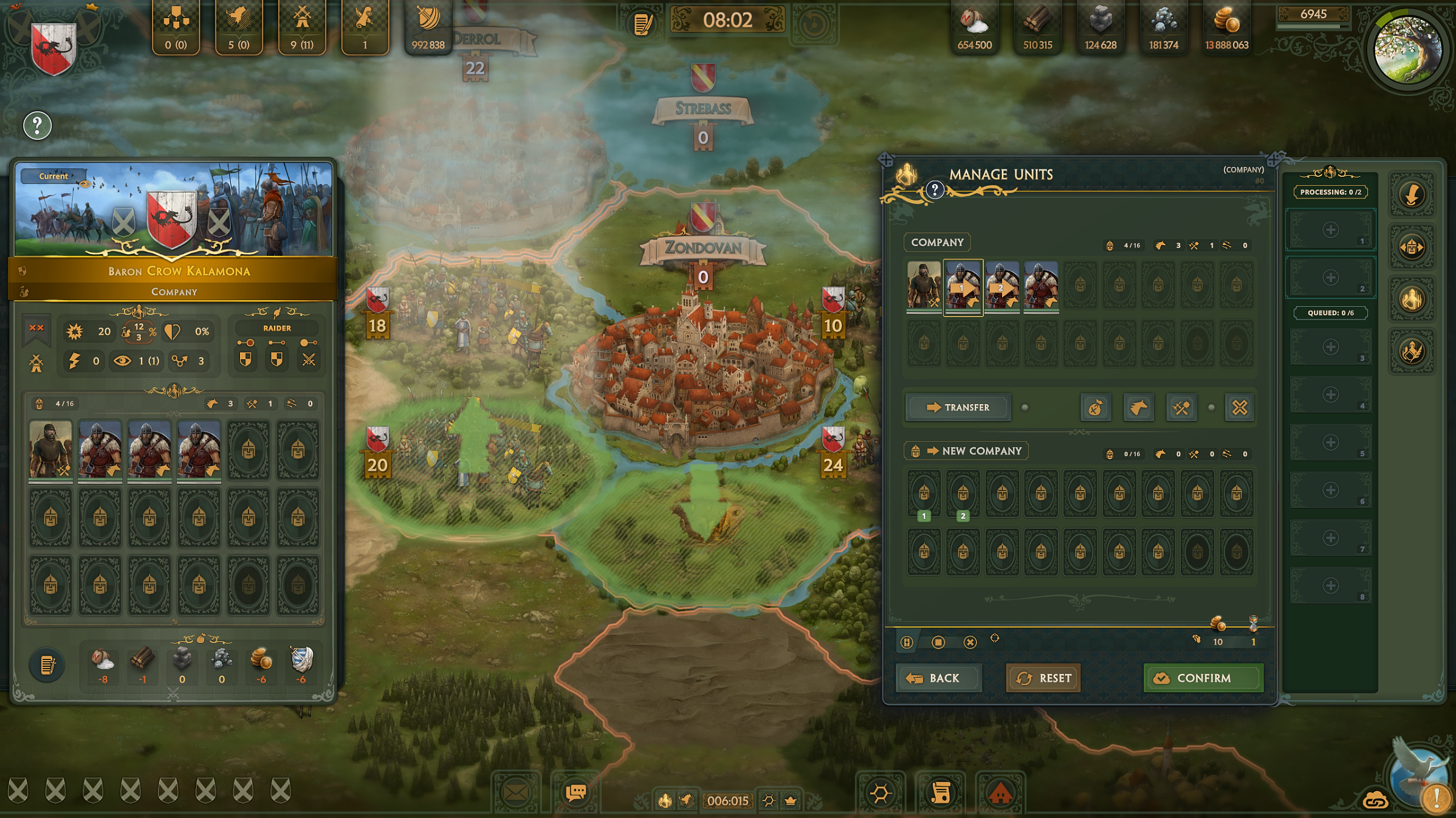Go back from Manage Units
The height and width of the screenshot is (818, 1456).
click(938, 678)
